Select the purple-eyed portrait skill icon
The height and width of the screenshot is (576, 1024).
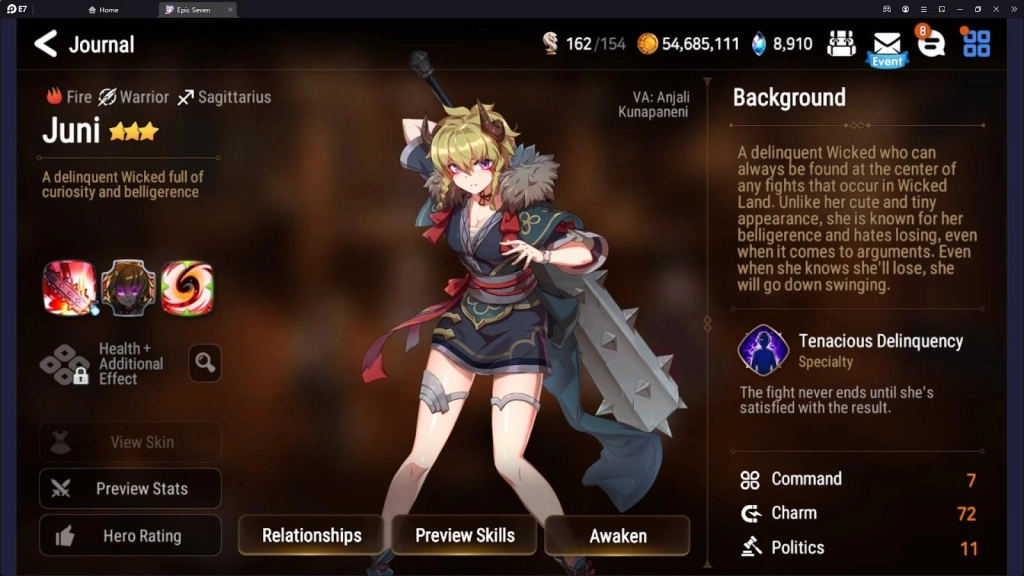tap(128, 289)
